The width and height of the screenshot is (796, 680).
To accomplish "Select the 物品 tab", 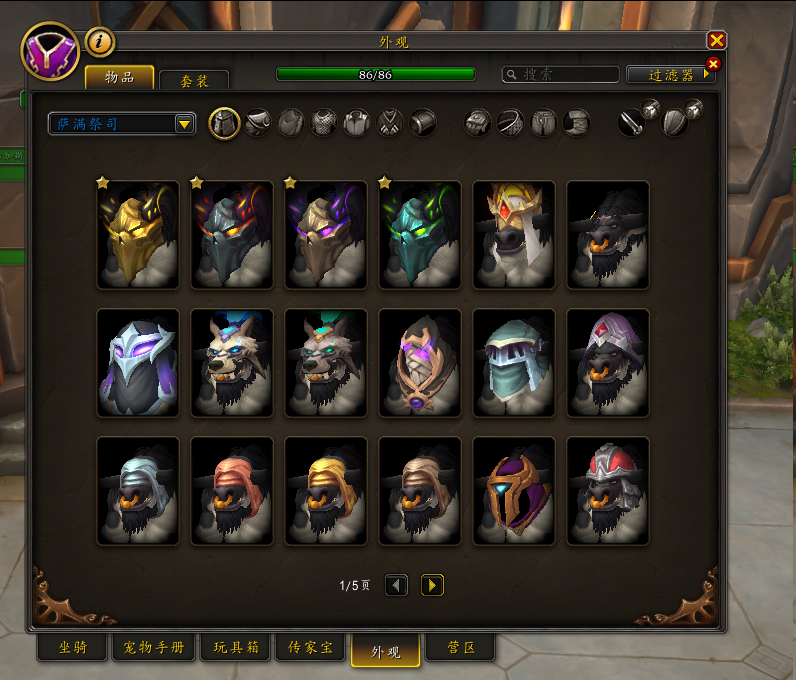I will (x=119, y=79).
